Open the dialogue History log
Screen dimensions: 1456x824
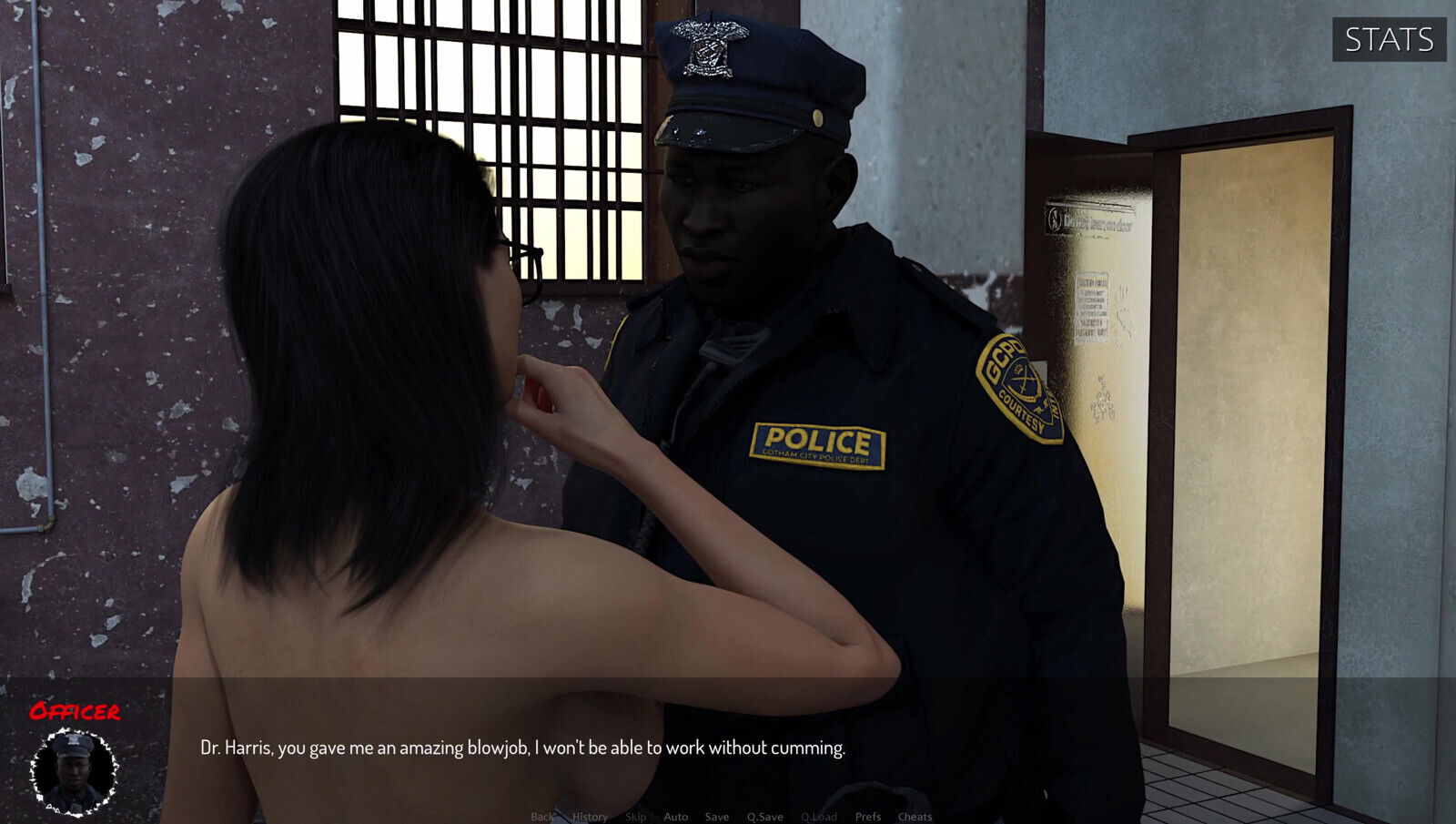(590, 817)
